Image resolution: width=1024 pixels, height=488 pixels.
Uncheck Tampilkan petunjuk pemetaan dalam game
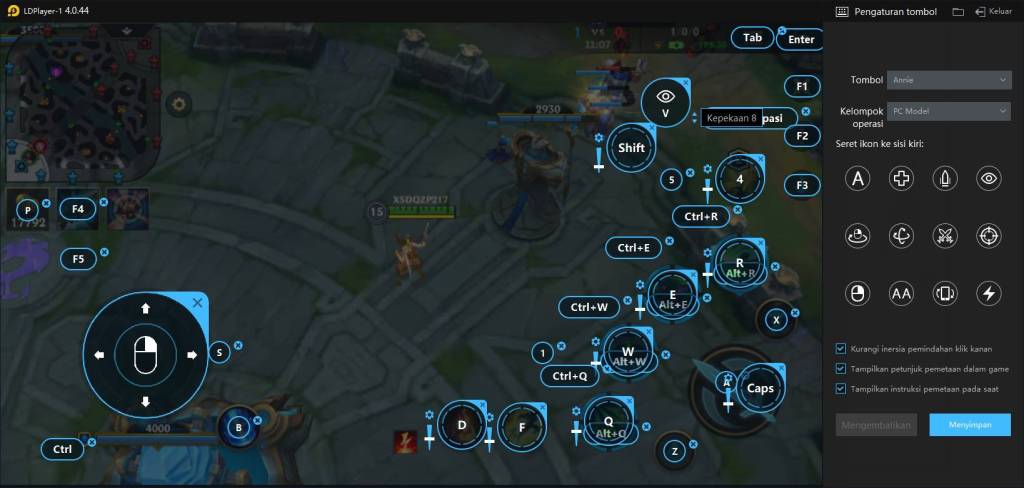pos(841,369)
